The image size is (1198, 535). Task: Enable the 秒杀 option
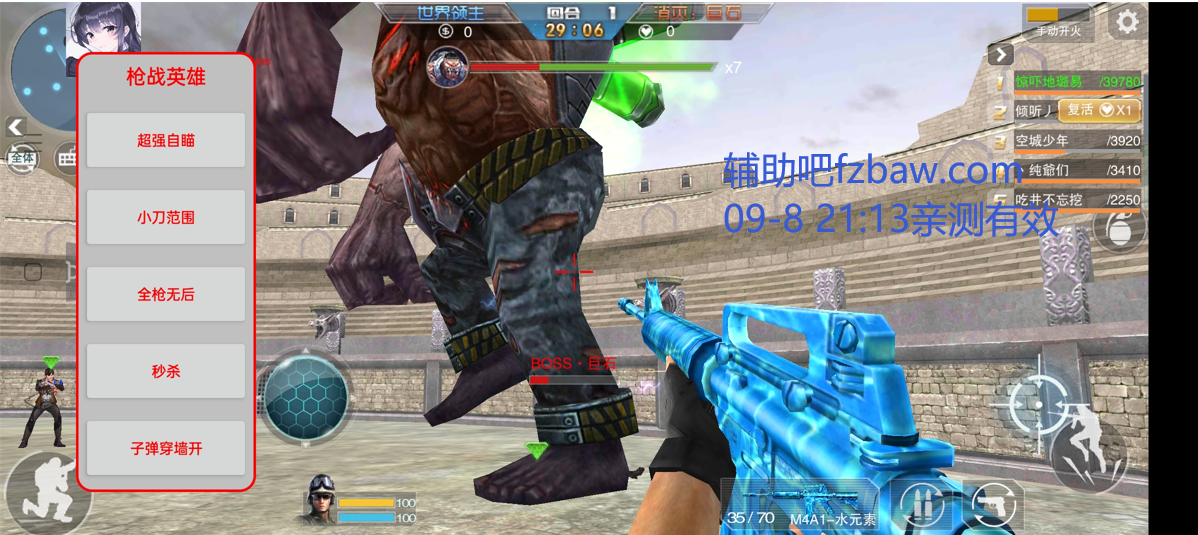click(x=166, y=371)
